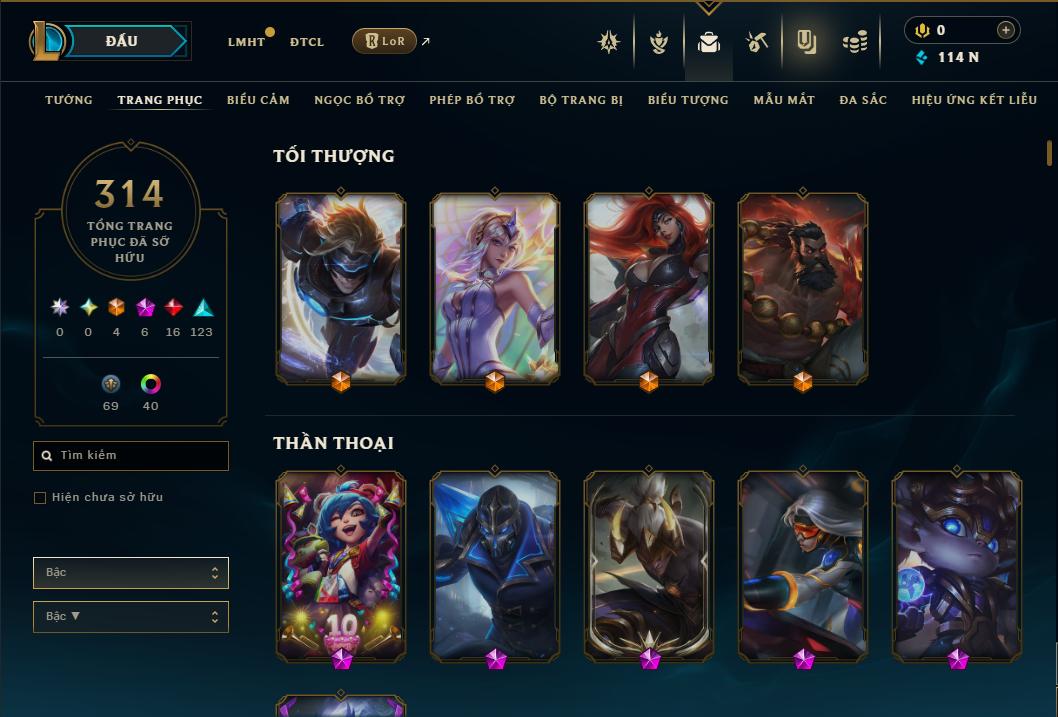Switch to the ĐTCL game tab
The height and width of the screenshot is (717, 1058).
pos(307,42)
